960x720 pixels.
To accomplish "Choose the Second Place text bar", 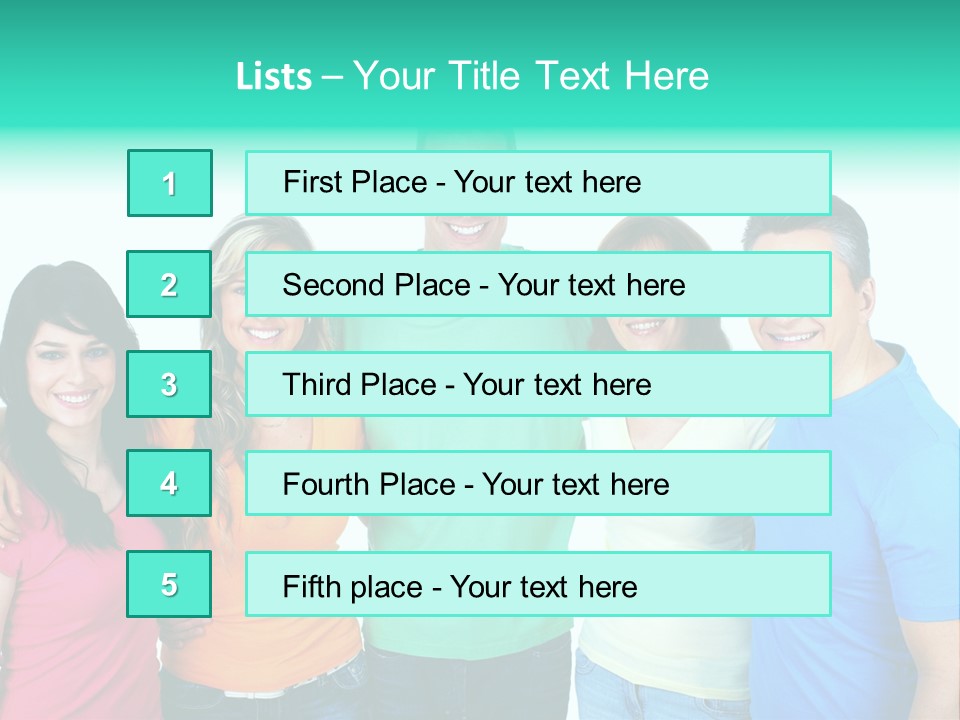I will 538,284.
